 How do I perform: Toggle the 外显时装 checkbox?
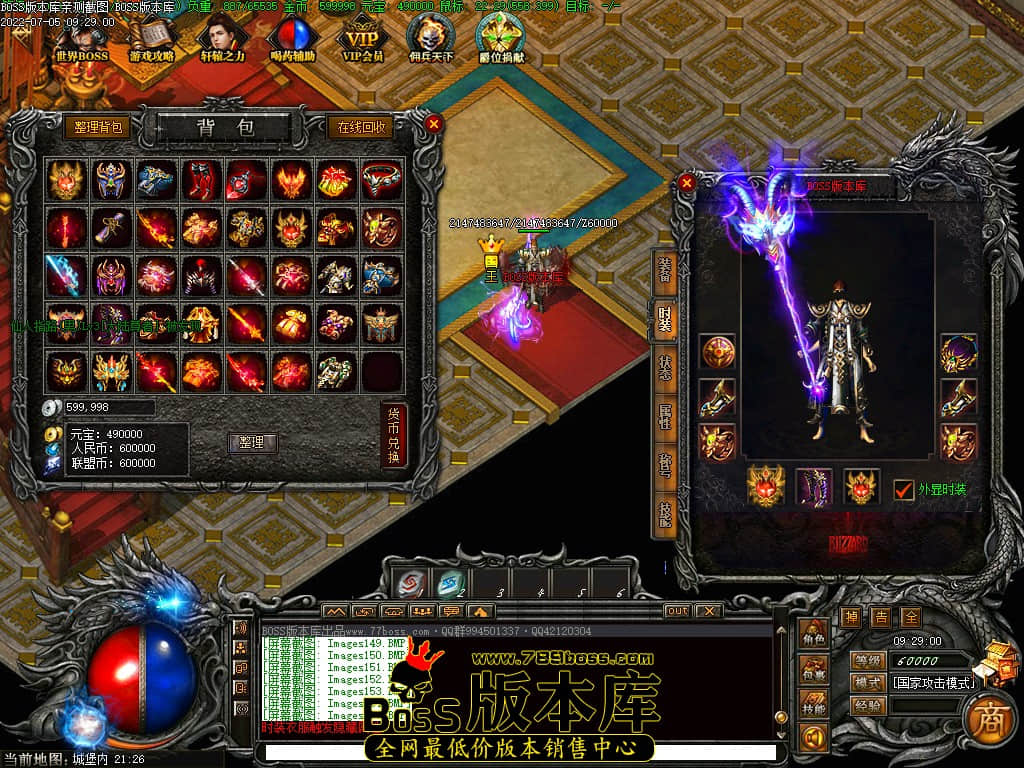pos(904,489)
